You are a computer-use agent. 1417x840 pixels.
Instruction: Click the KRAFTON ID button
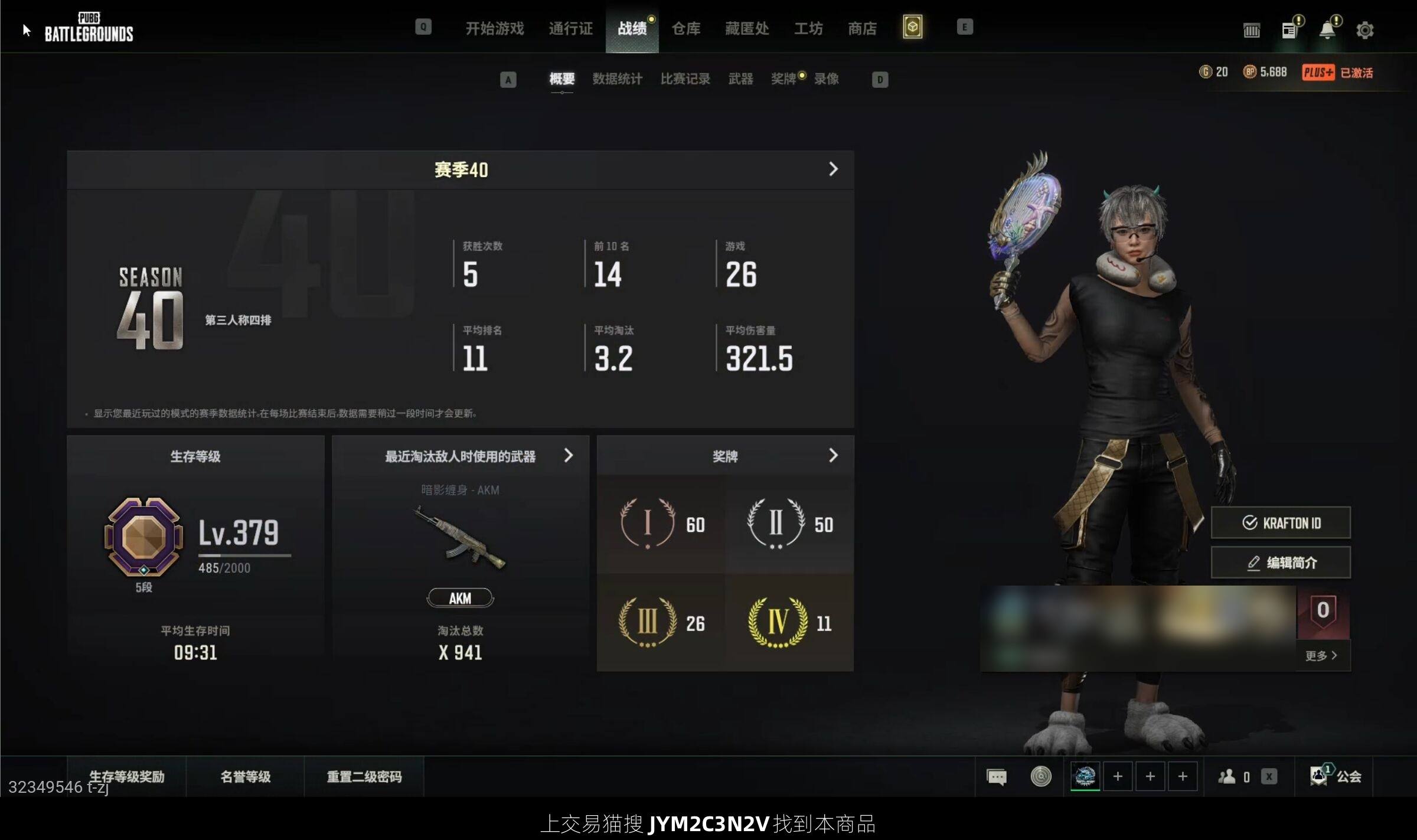coord(1281,522)
